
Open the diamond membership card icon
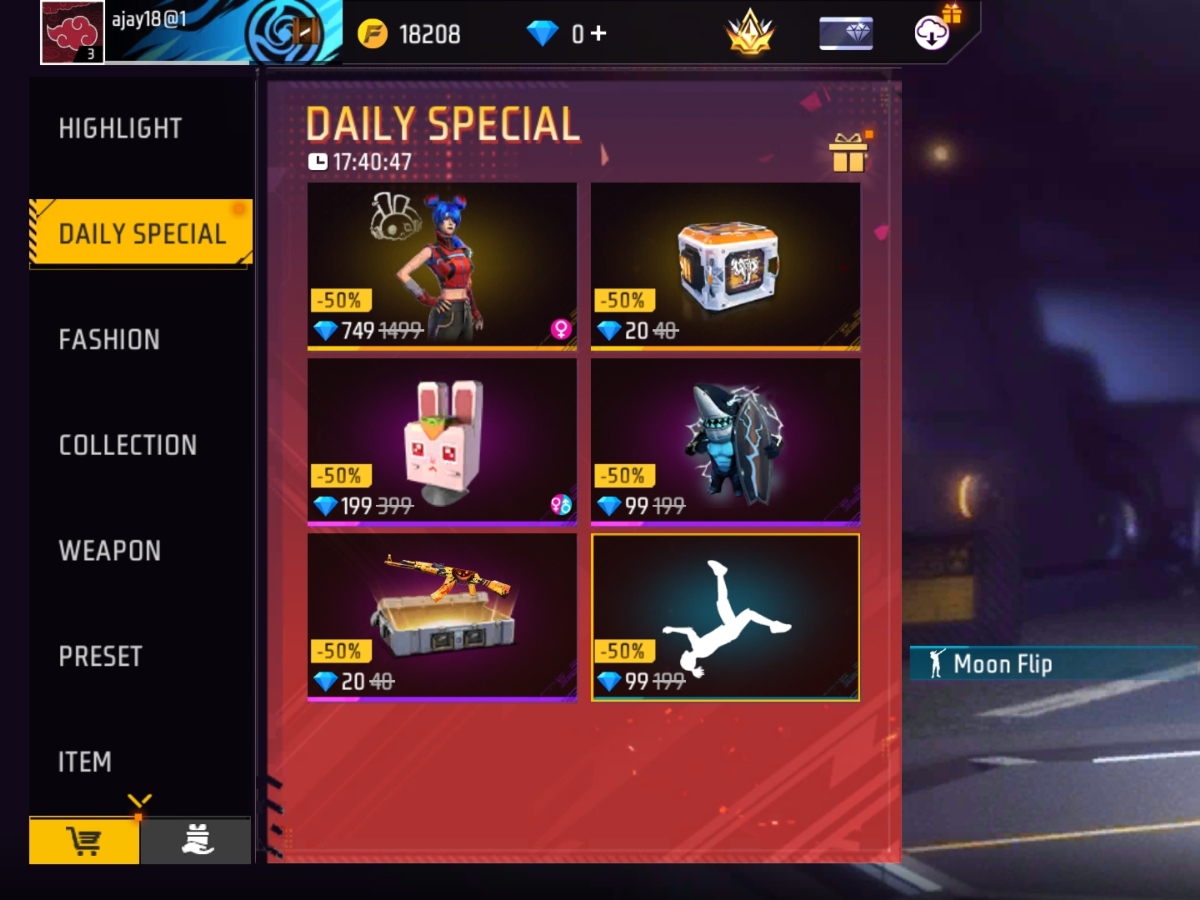tap(845, 33)
